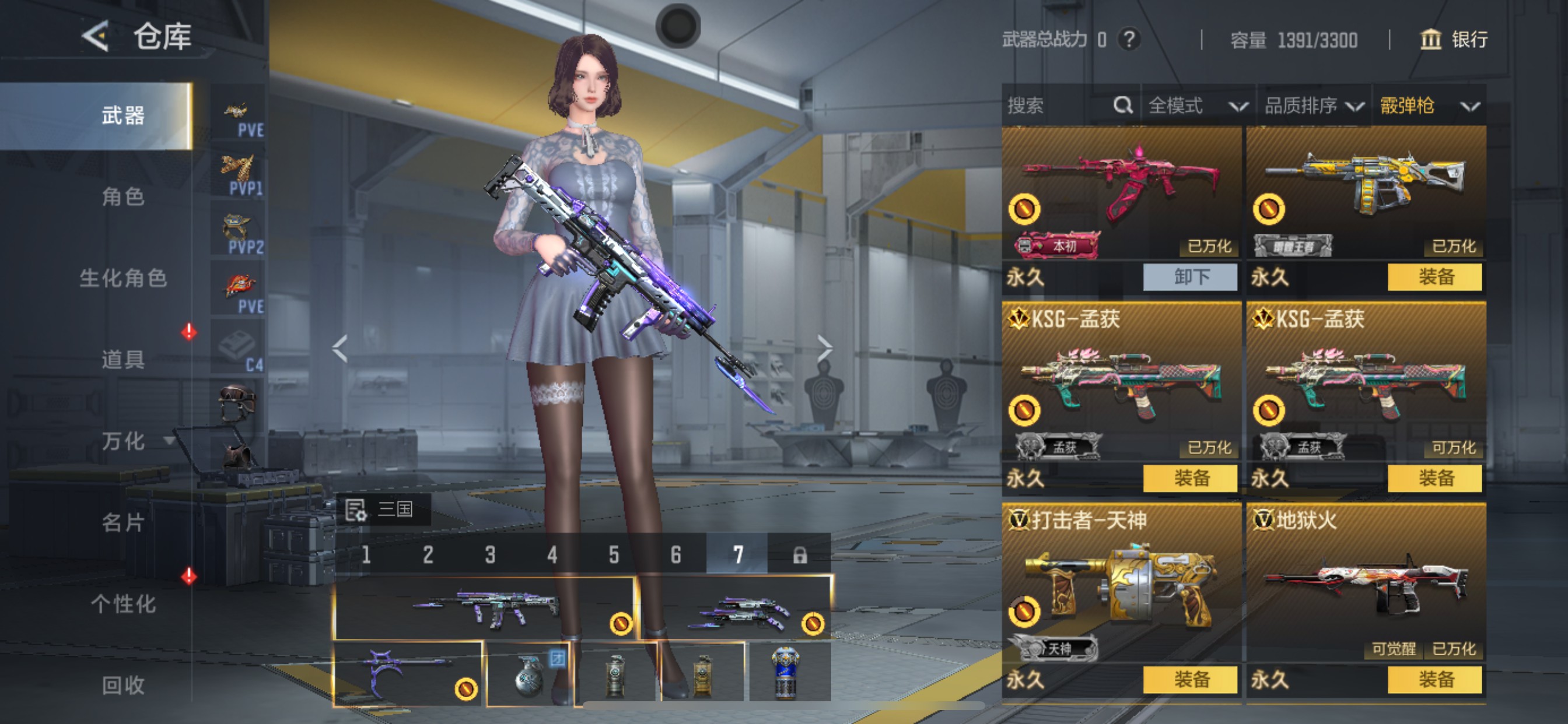Rotate character with the right arrow
The image size is (1568, 724).
(x=825, y=349)
